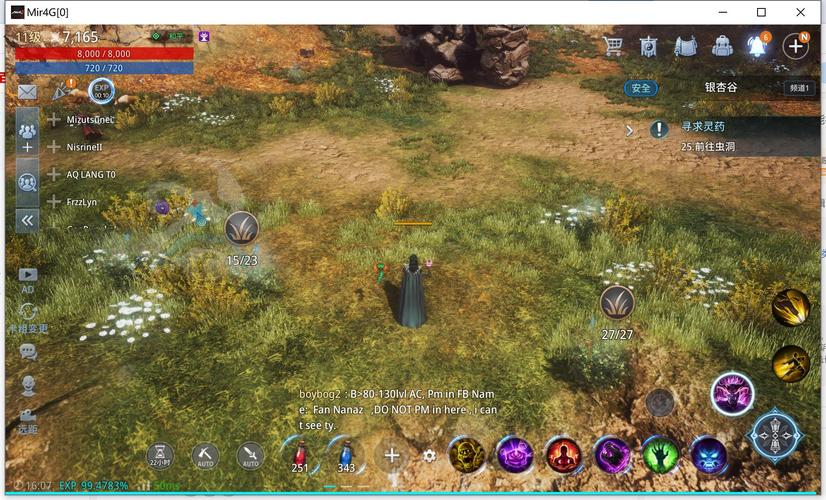The width and height of the screenshot is (826, 500).
Task: Switch channel via 频道1 button
Action: [x=798, y=88]
